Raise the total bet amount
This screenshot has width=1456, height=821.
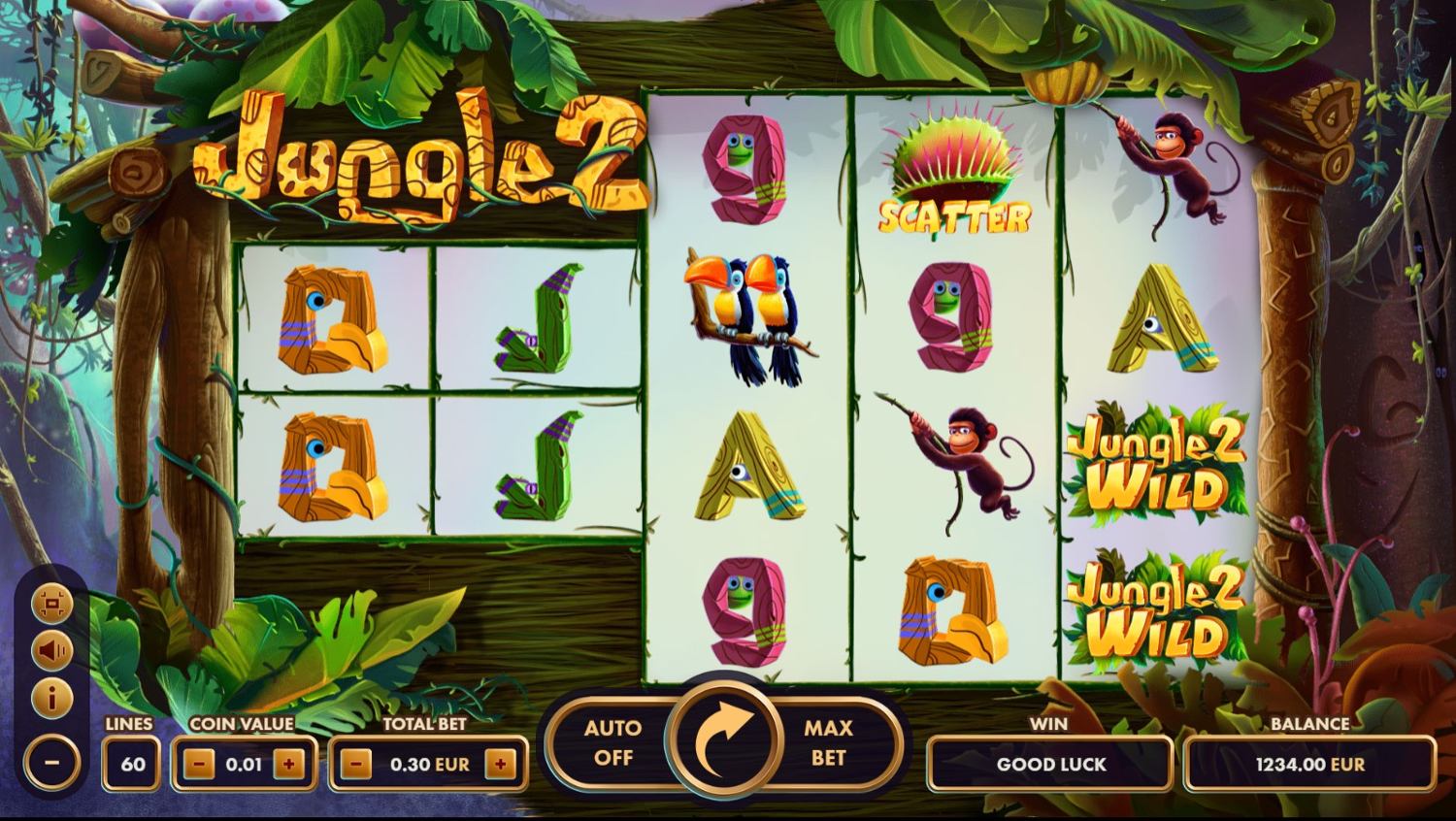click(x=500, y=764)
